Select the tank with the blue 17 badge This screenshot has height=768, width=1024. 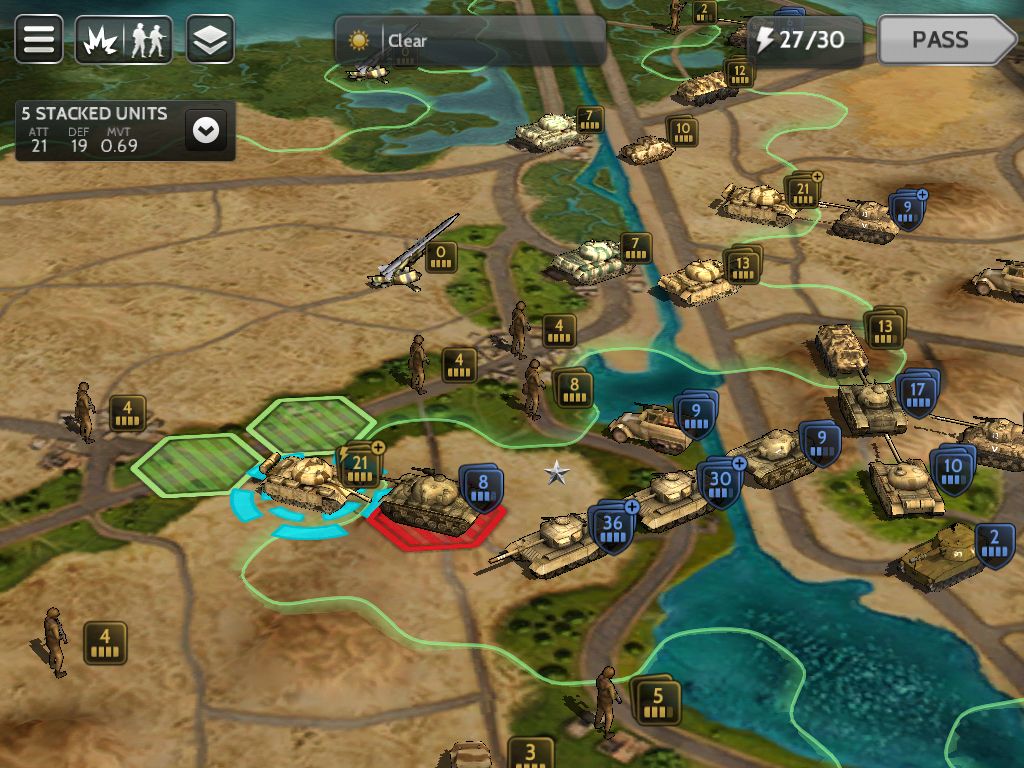point(868,405)
